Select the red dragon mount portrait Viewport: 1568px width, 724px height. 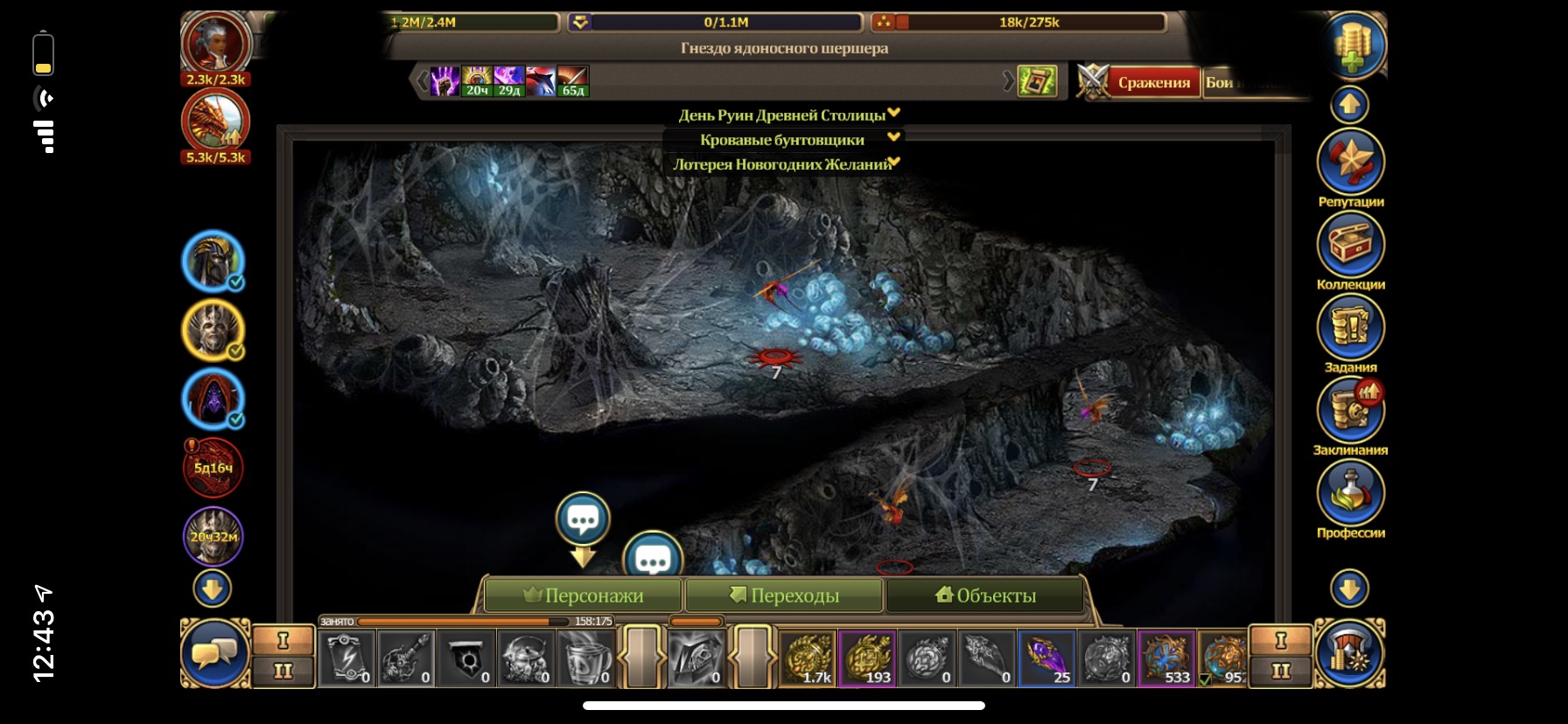[215, 121]
